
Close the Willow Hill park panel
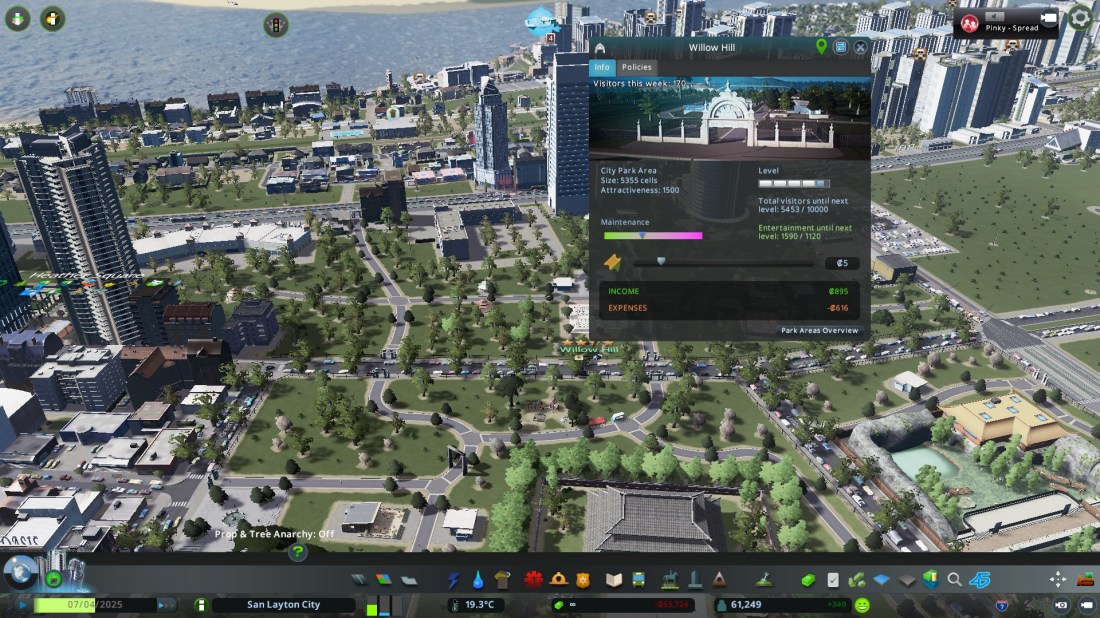(860, 47)
